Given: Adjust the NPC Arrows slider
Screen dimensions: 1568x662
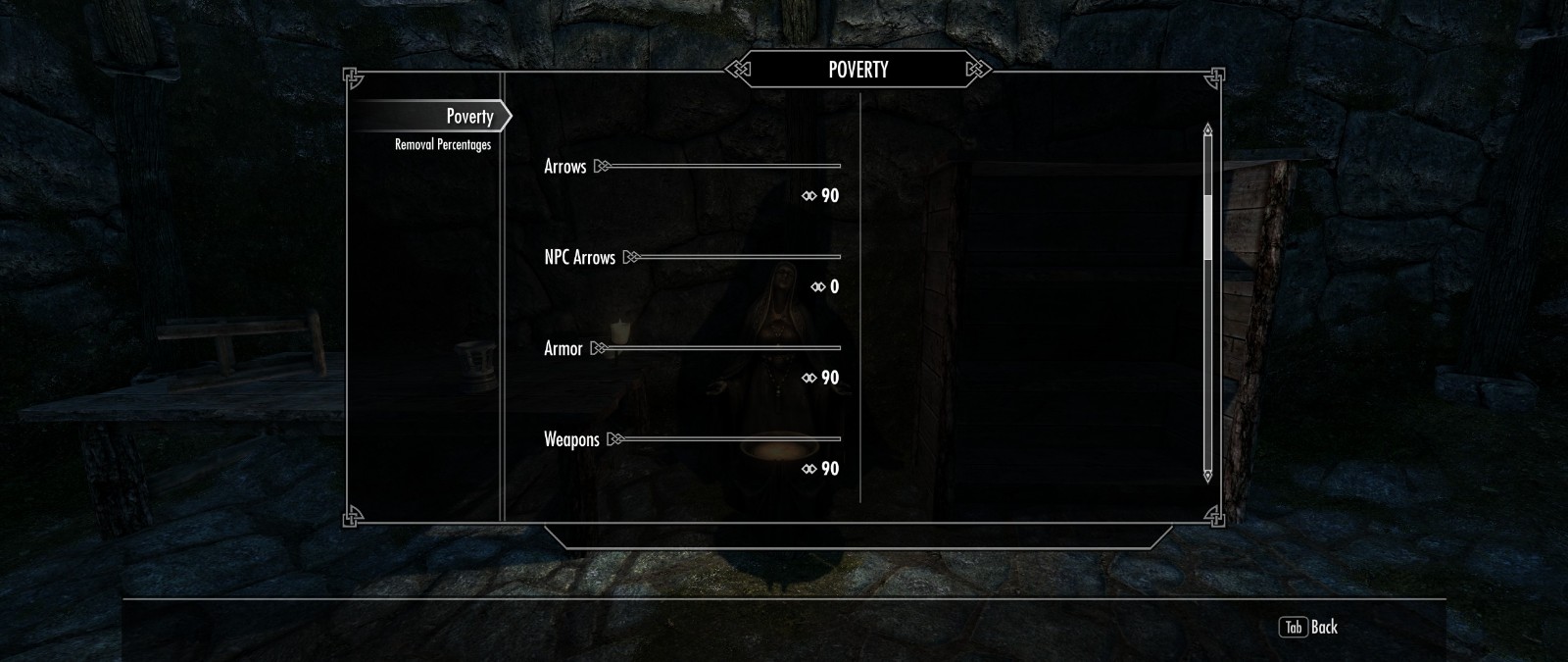Looking at the screenshot, I should point(735,258).
